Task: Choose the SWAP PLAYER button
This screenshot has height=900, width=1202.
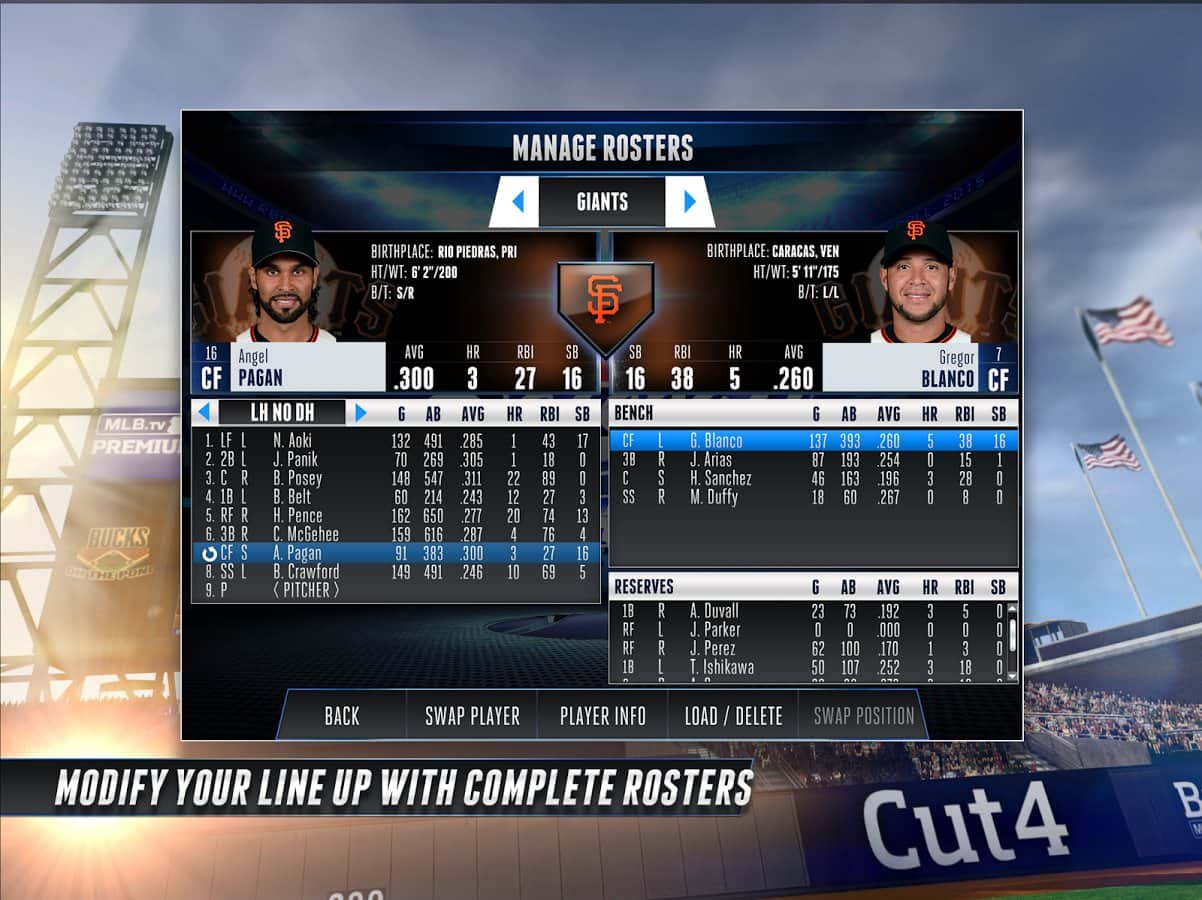Action: click(x=472, y=716)
